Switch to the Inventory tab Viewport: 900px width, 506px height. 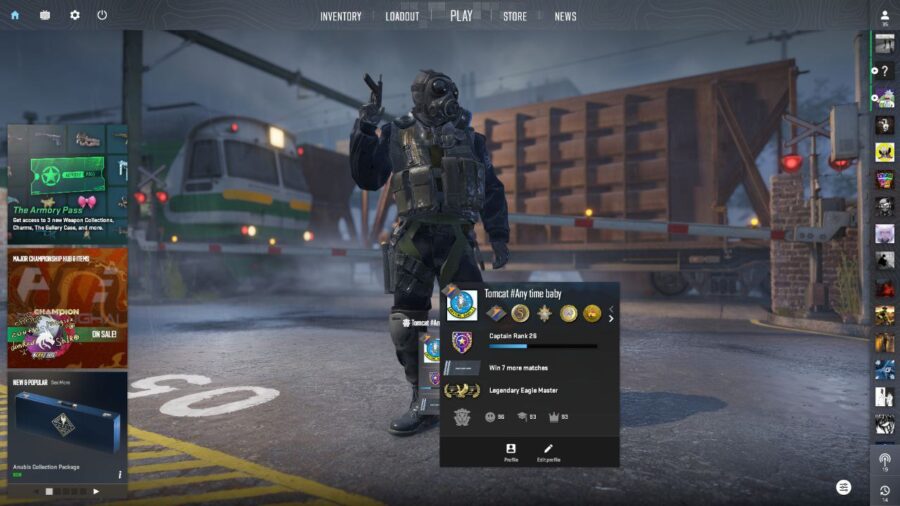[x=340, y=16]
